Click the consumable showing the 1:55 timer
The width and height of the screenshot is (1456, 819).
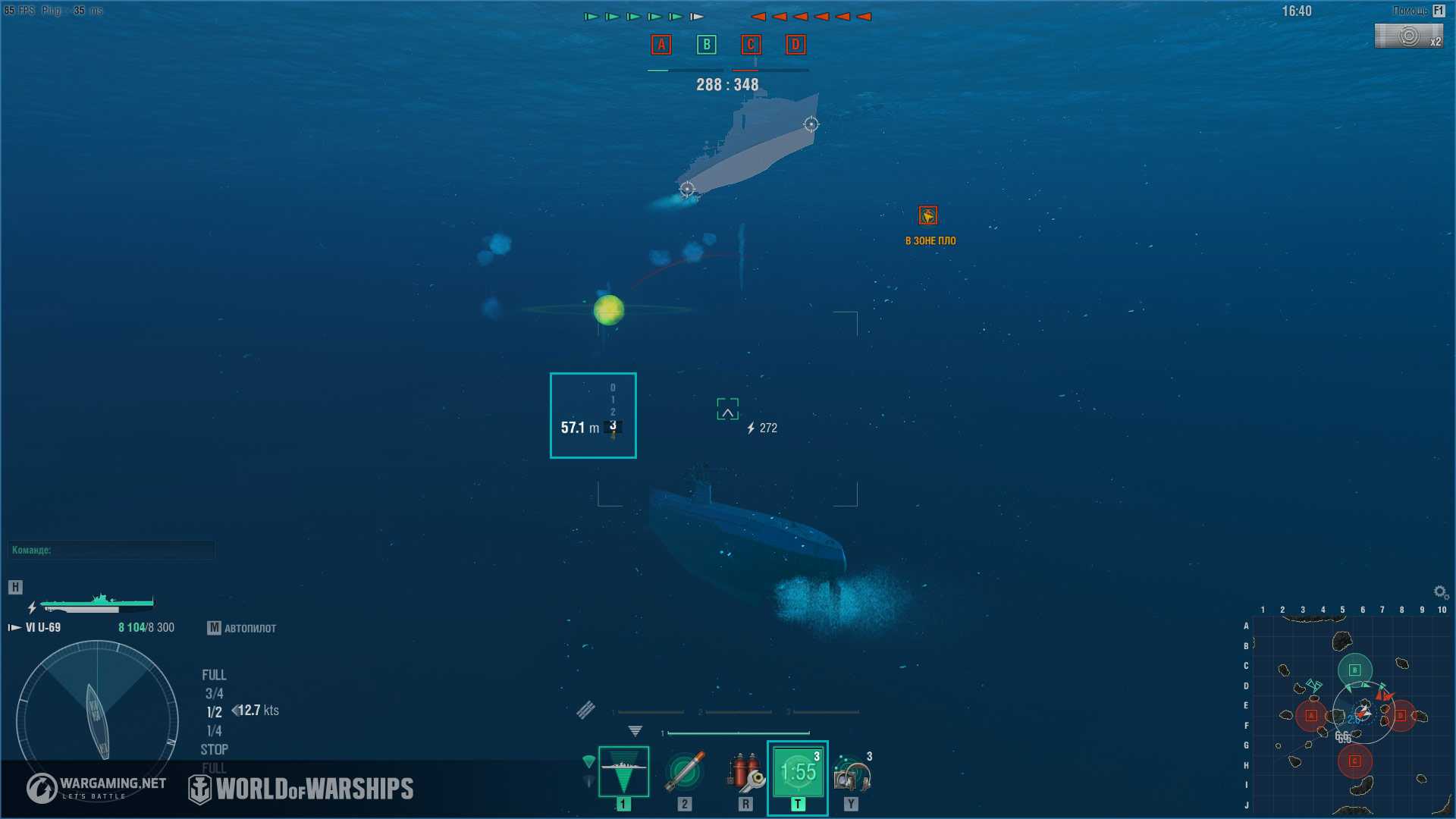[798, 772]
